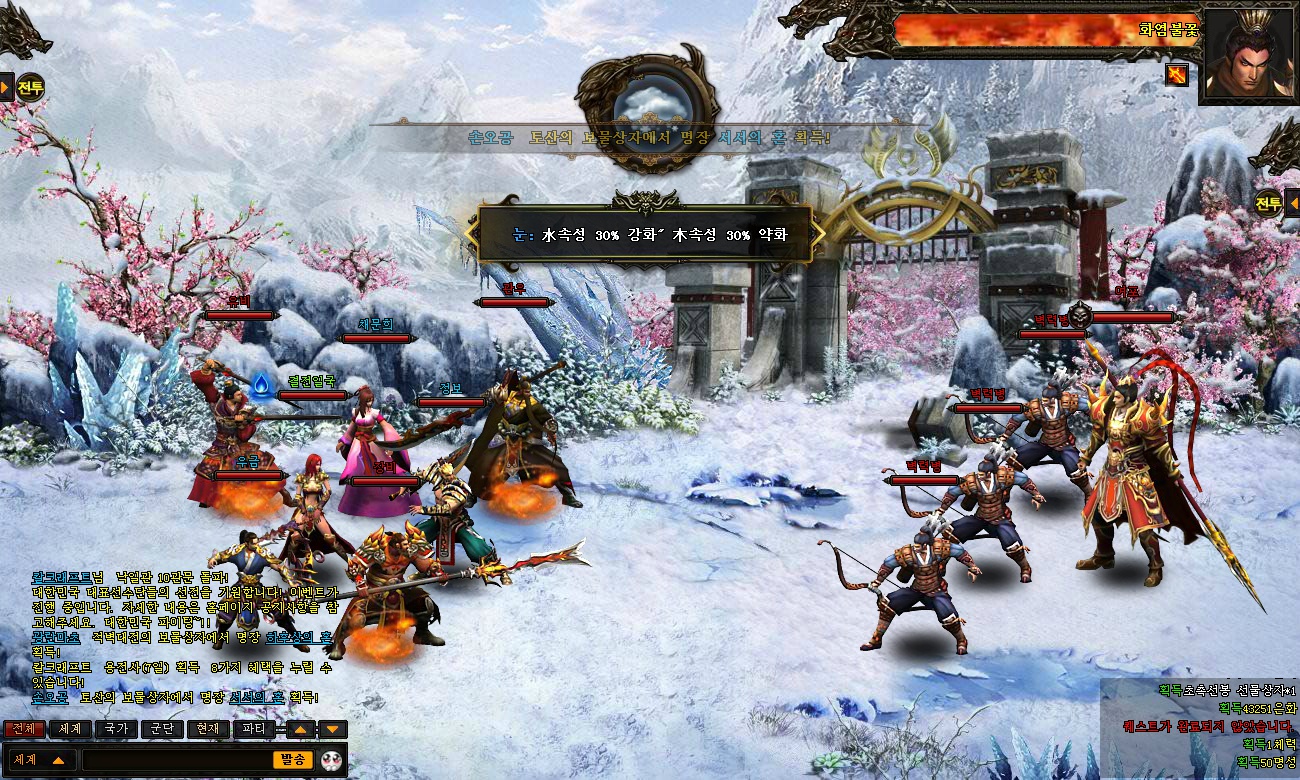This screenshot has width=1300, height=780.
Task: Expand the left panel arrow beside 전투
Action: 6,87
